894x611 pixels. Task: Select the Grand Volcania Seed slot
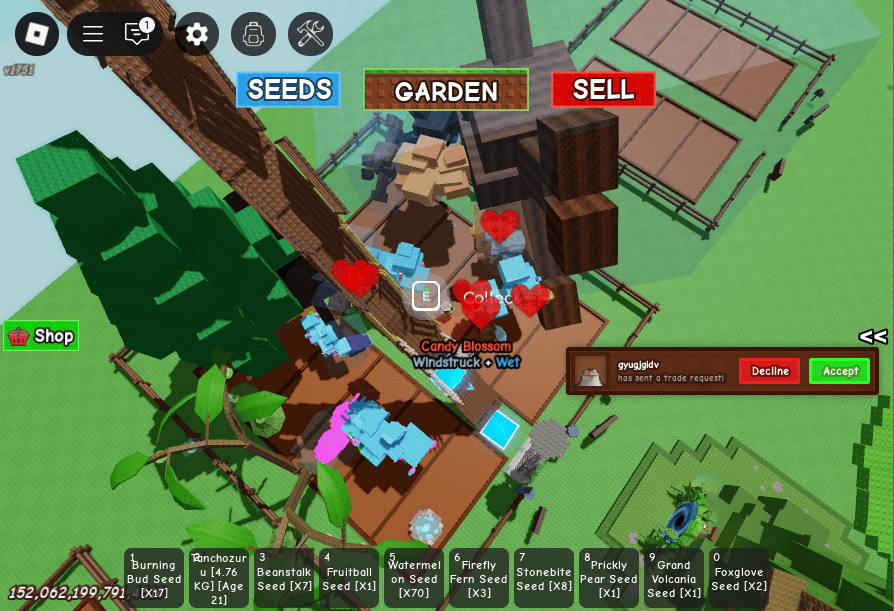click(x=674, y=578)
